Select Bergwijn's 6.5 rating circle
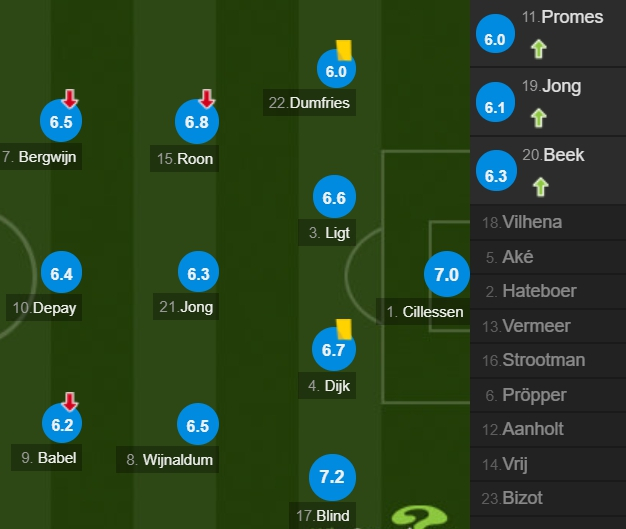 point(60,122)
